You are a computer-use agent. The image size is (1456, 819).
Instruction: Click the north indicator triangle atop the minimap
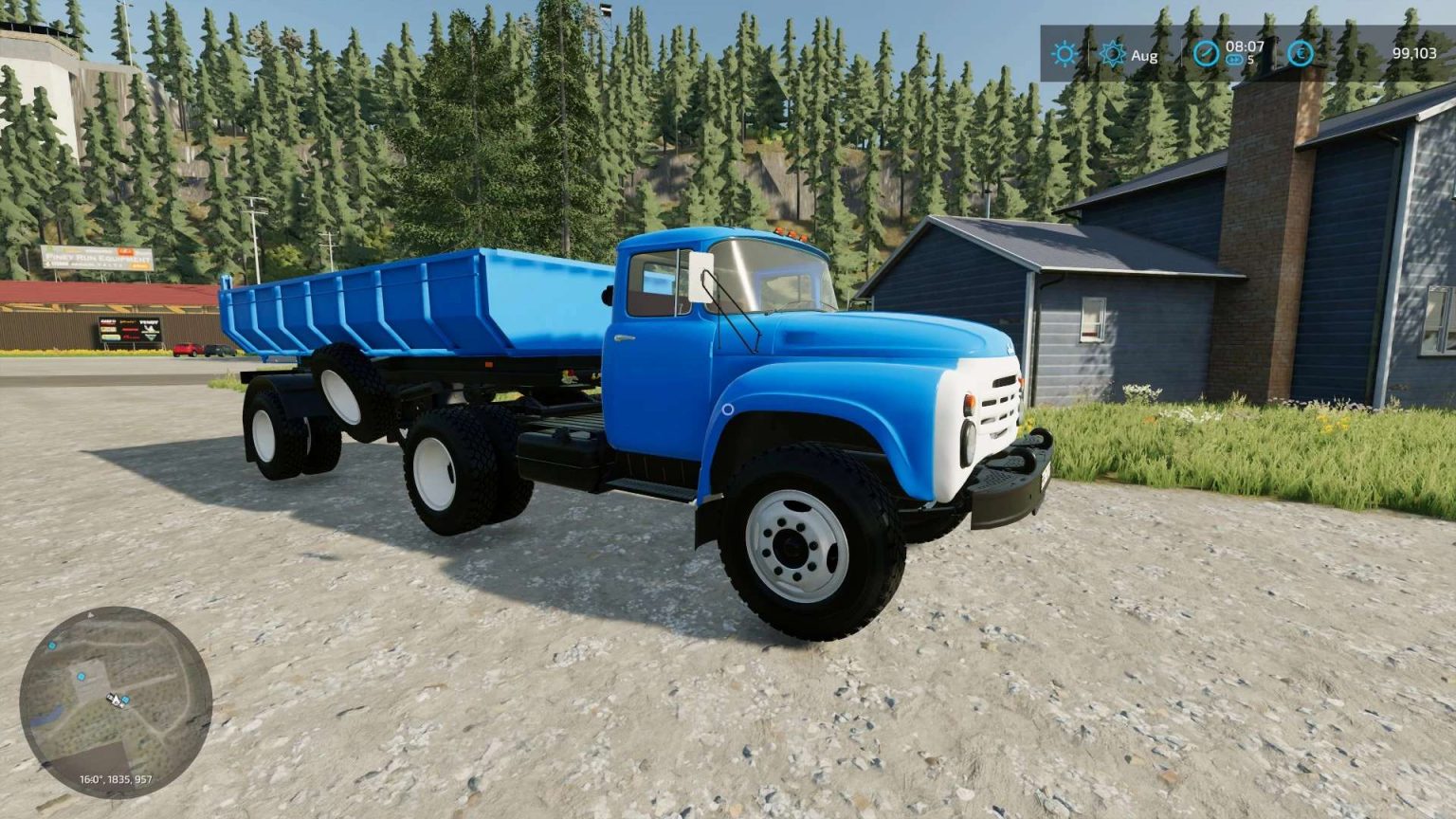[x=89, y=615]
